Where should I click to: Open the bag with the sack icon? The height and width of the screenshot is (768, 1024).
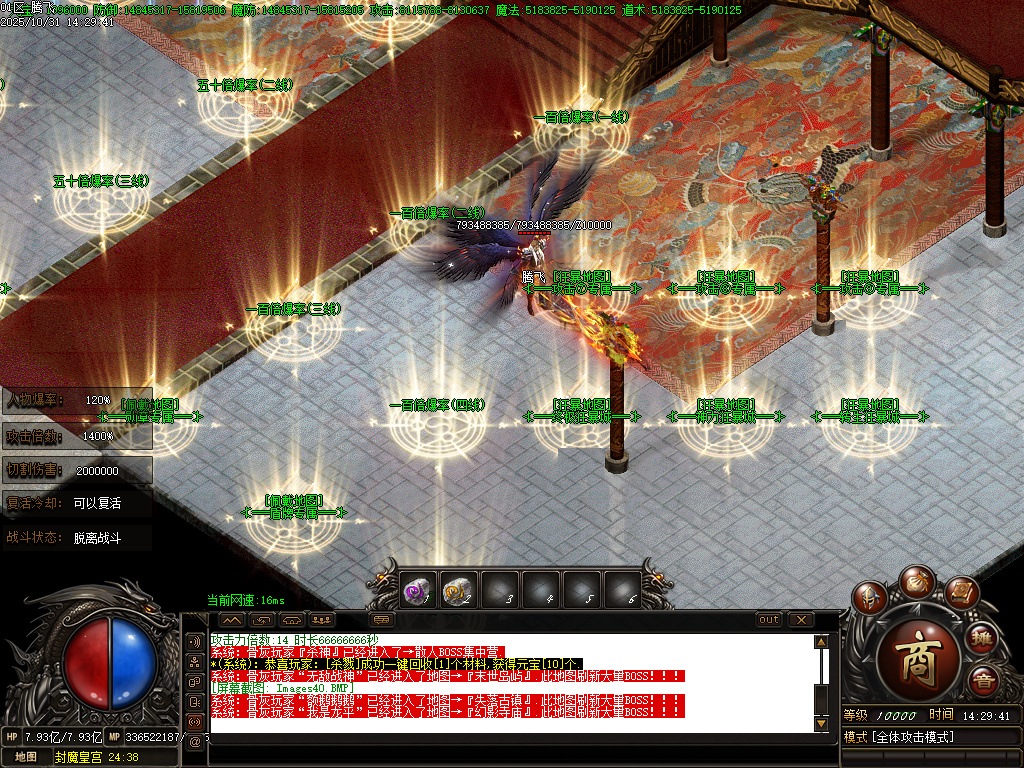916,580
